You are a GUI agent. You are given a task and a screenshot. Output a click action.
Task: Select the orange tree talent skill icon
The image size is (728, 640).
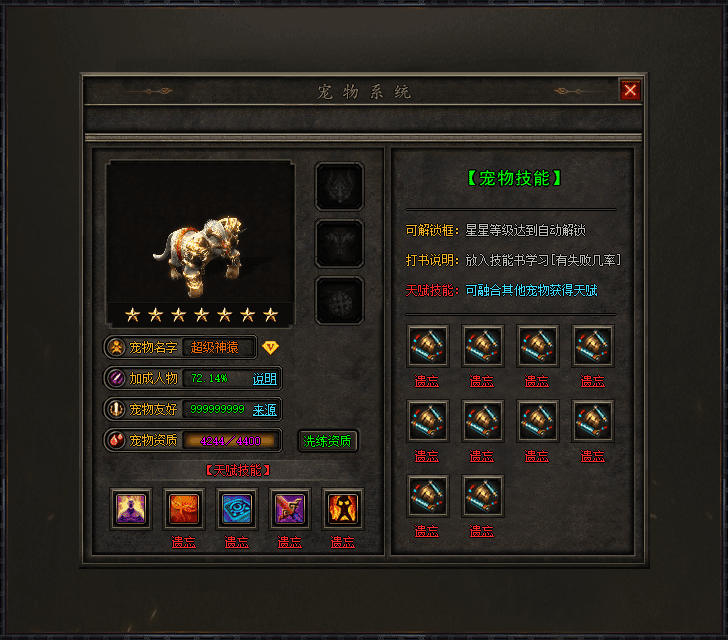pos(184,508)
